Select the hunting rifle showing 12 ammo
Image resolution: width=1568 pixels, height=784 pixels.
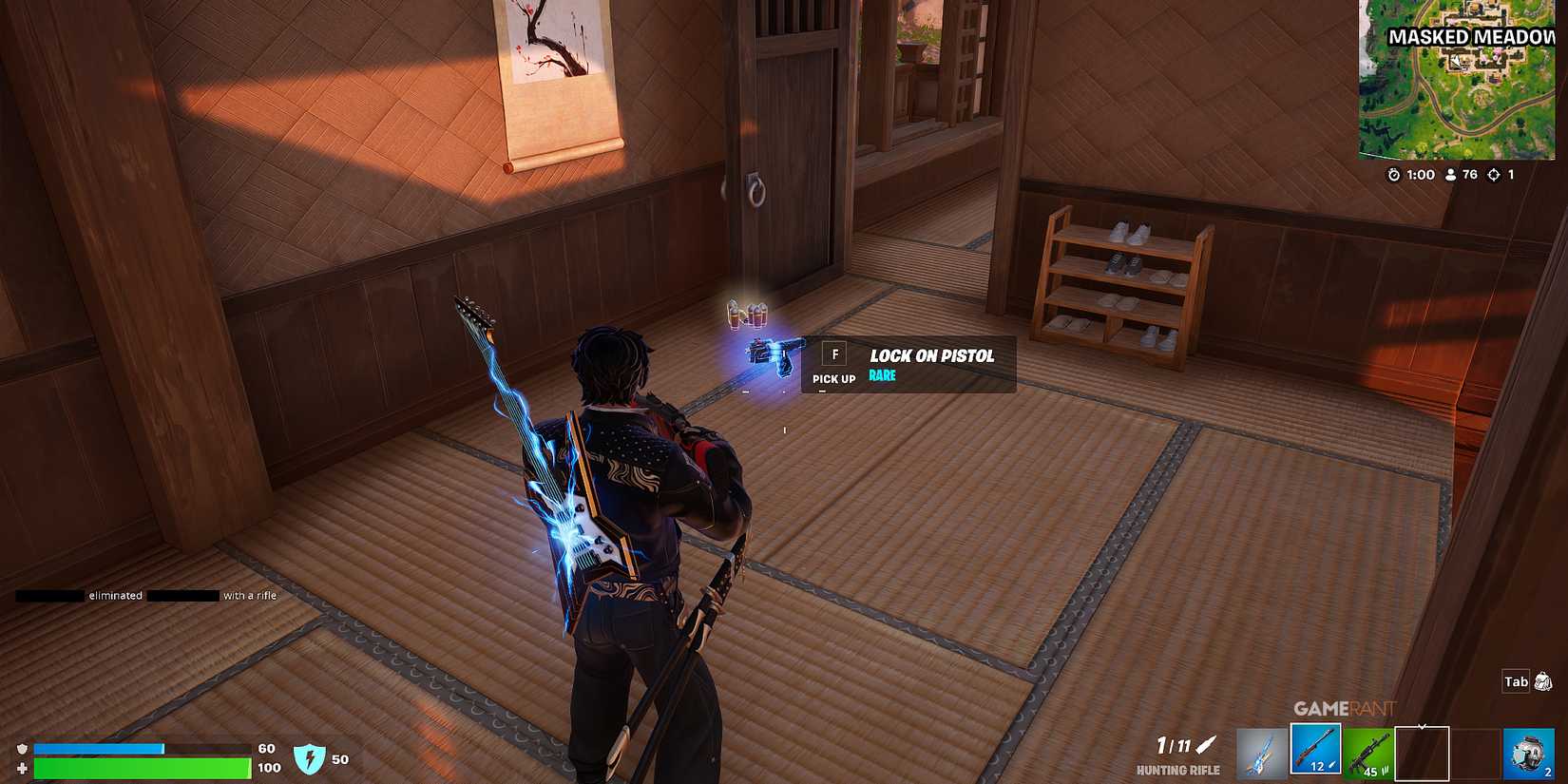pos(1315,754)
